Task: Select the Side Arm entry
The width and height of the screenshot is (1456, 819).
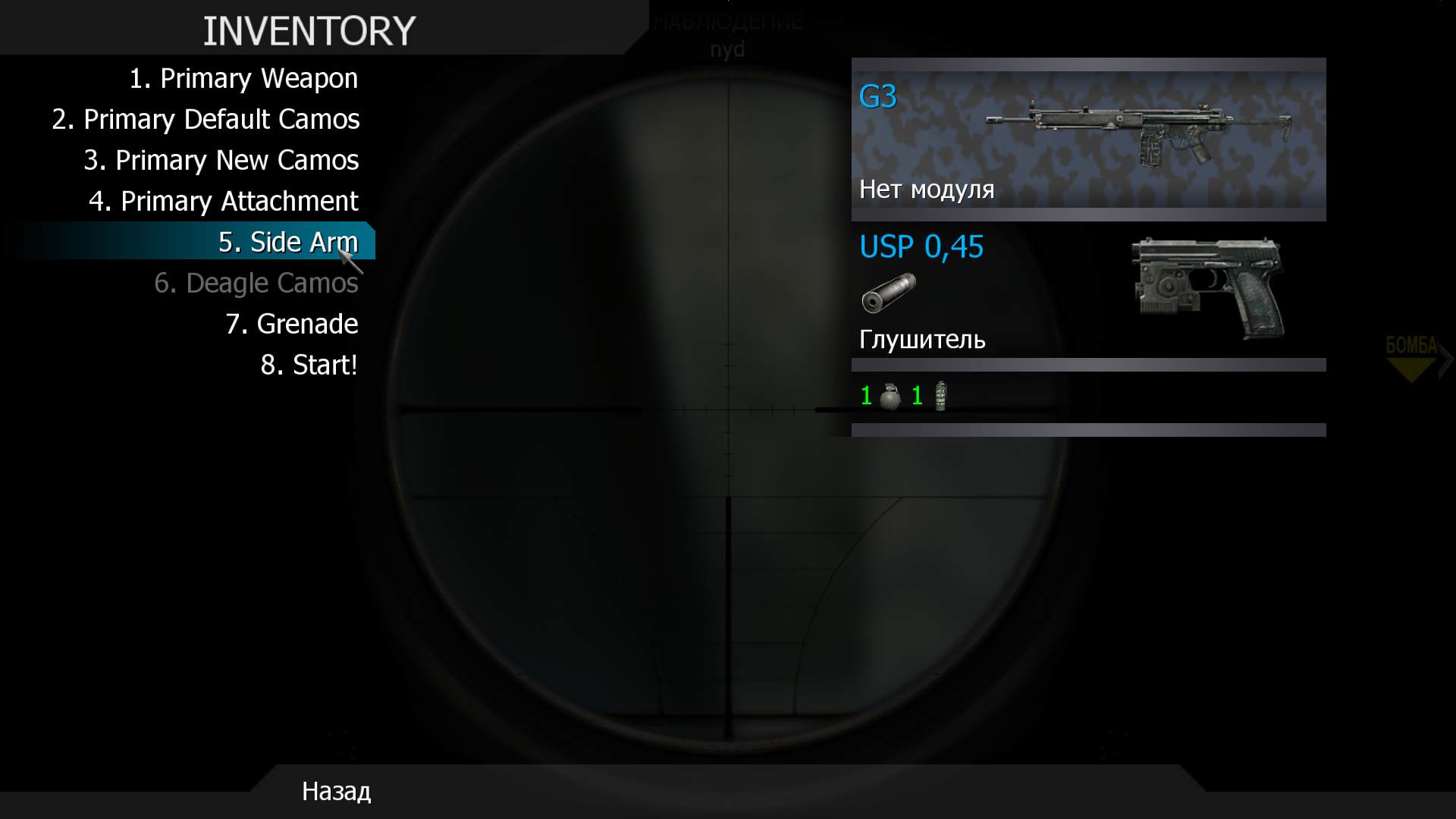Action: point(287,243)
